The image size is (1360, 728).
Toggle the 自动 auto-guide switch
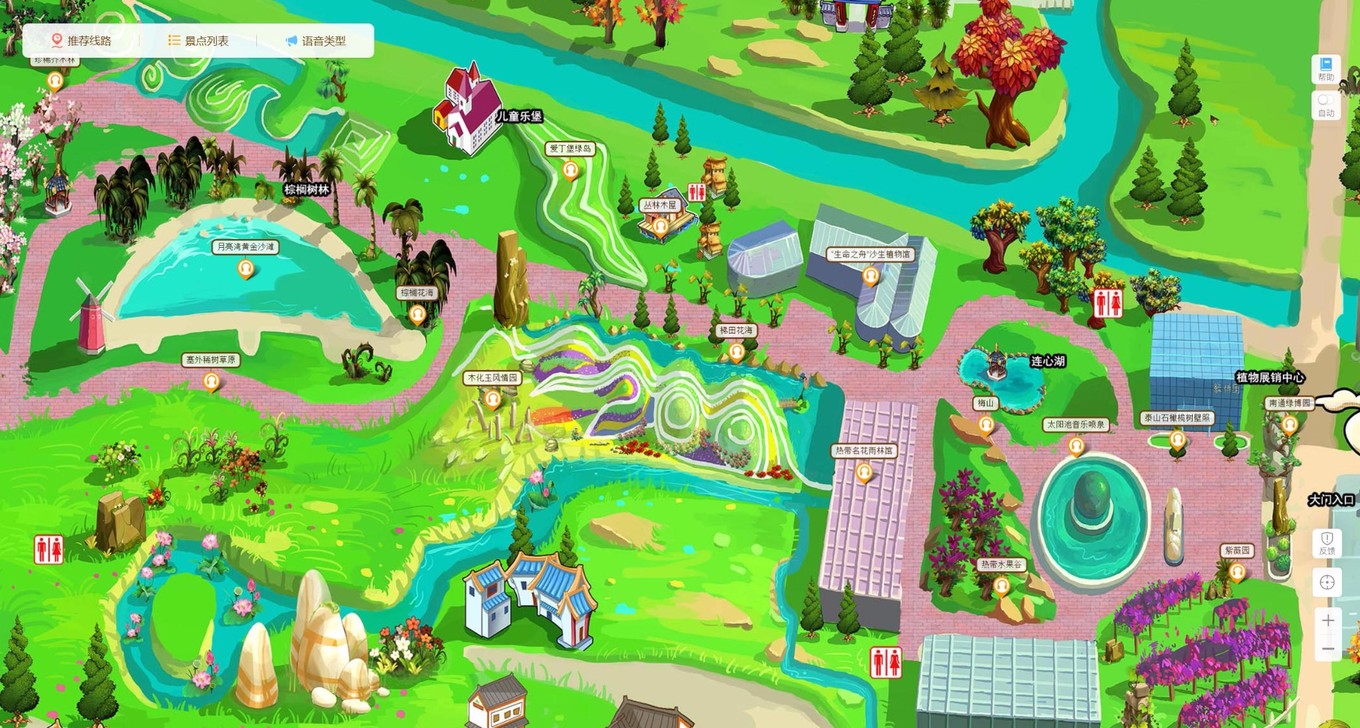pos(1326,104)
